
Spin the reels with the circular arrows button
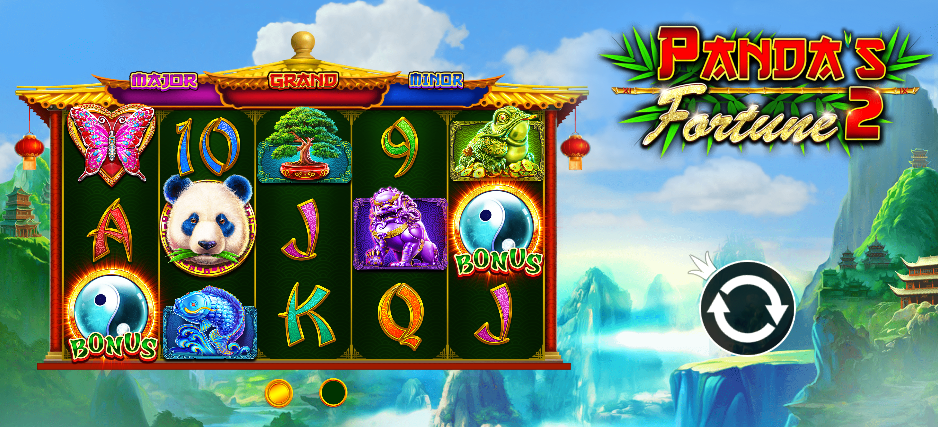747,310
